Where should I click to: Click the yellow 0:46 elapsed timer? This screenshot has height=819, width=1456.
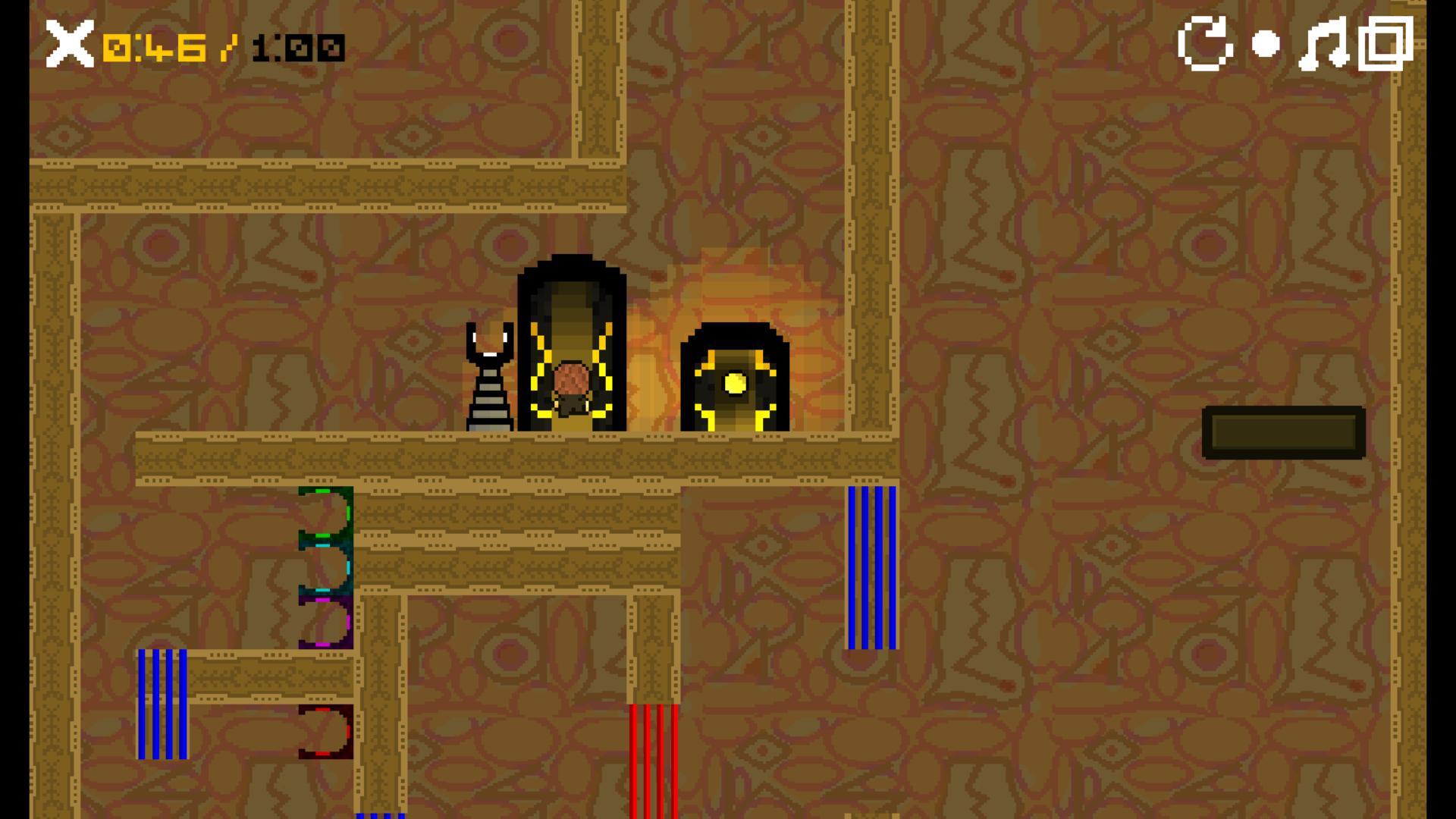click(x=154, y=47)
